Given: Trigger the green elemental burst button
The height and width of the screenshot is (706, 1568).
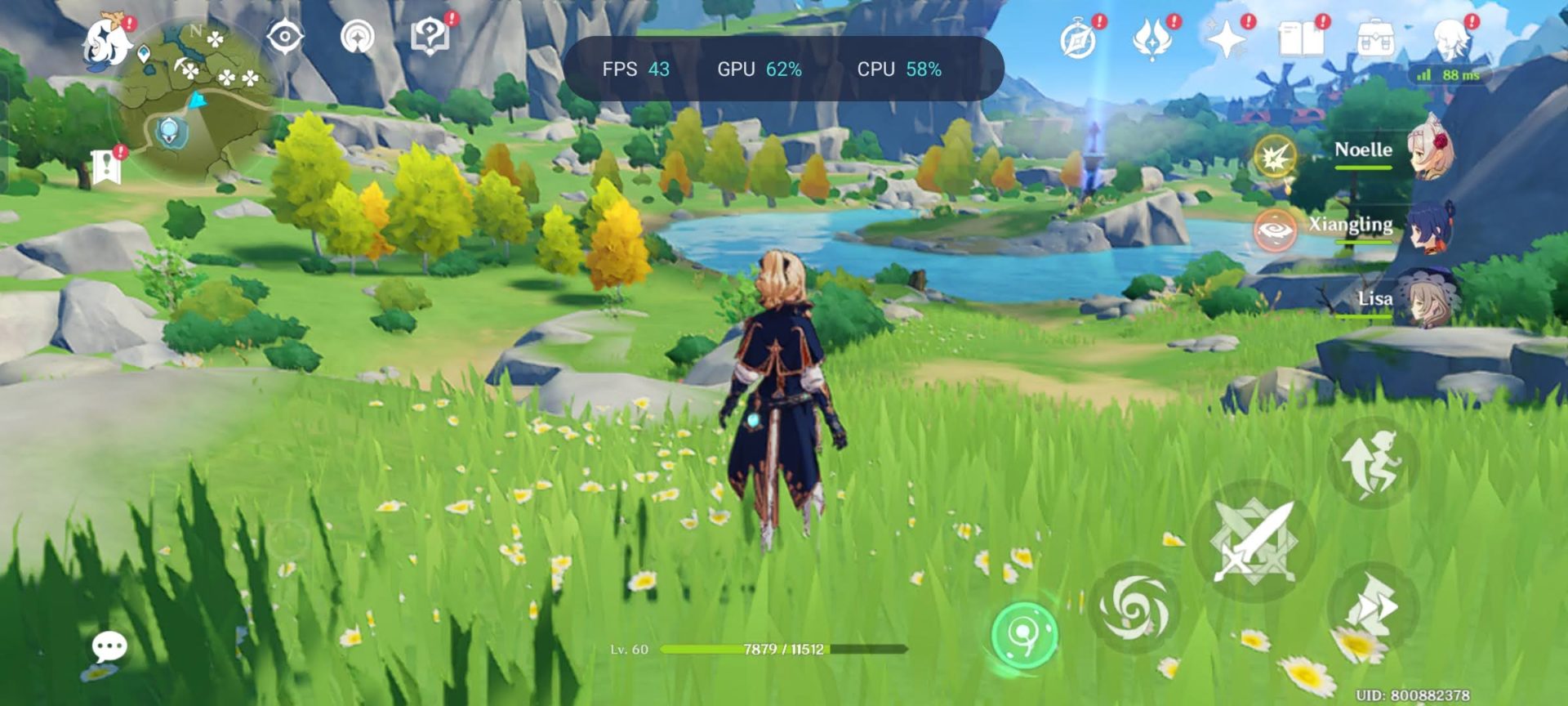Looking at the screenshot, I should 1024,635.
